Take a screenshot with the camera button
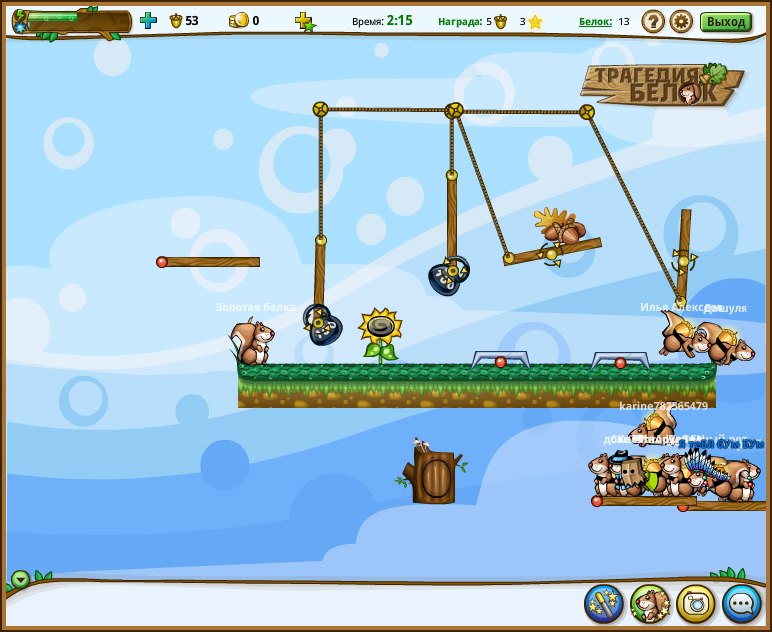 click(x=696, y=603)
